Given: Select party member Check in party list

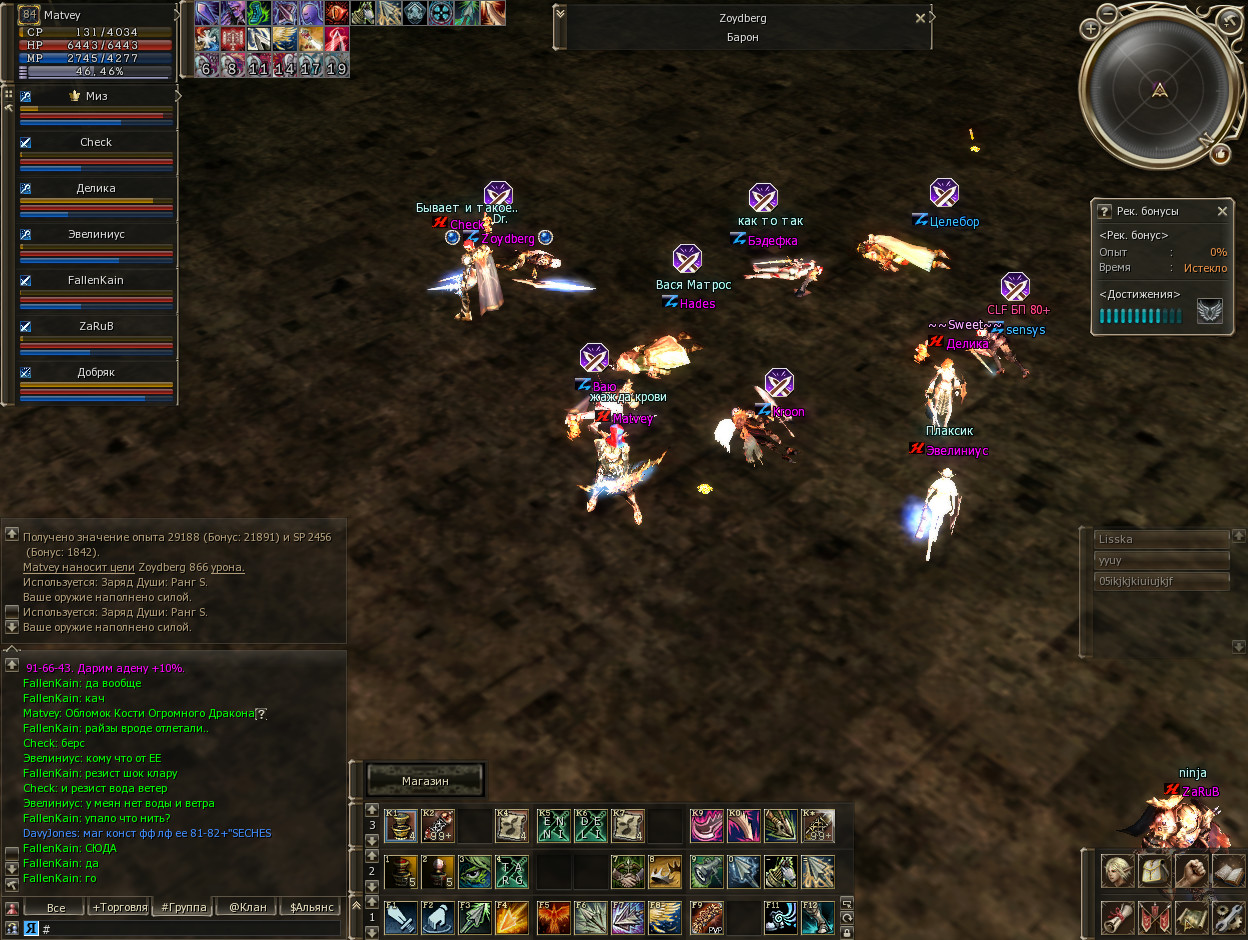Looking at the screenshot, I should pos(96,143).
